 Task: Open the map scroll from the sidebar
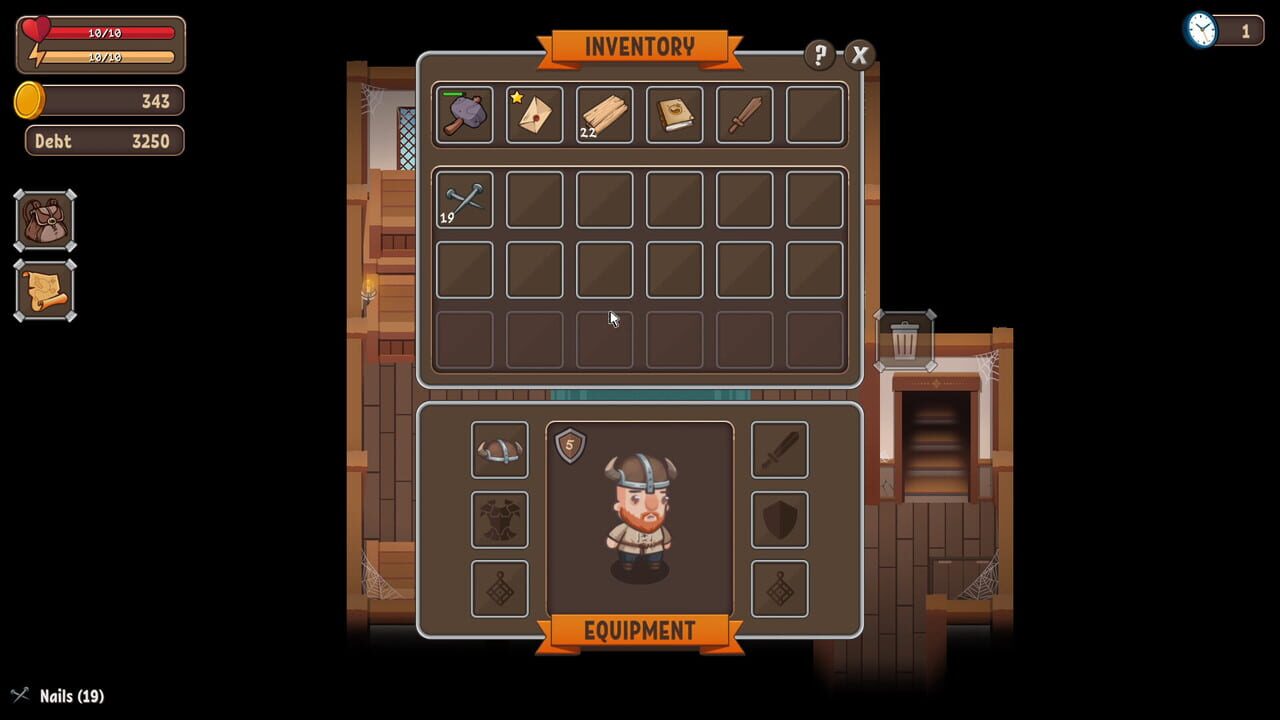[x=44, y=292]
